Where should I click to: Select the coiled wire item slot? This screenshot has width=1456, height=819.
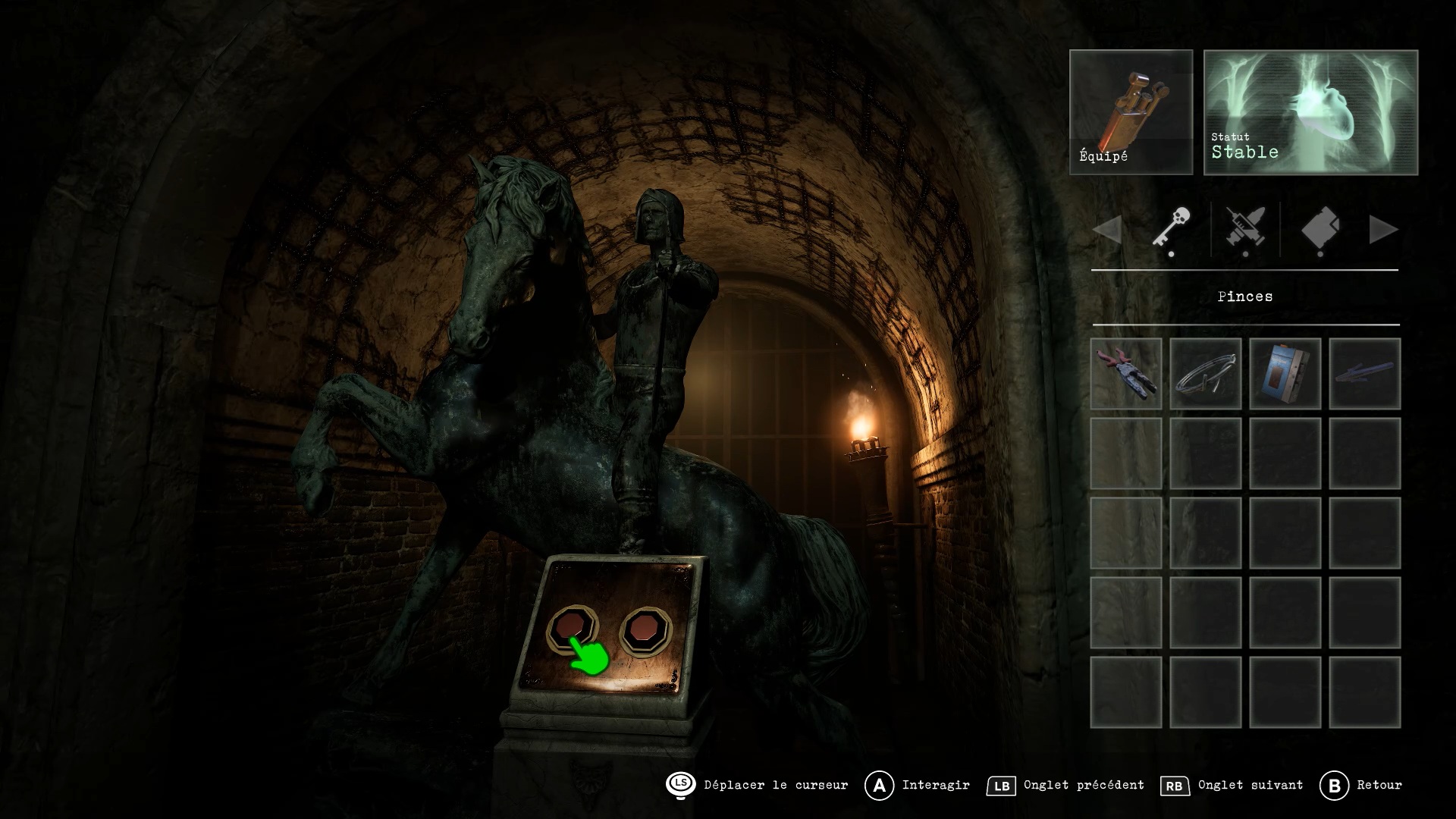pos(1206,374)
